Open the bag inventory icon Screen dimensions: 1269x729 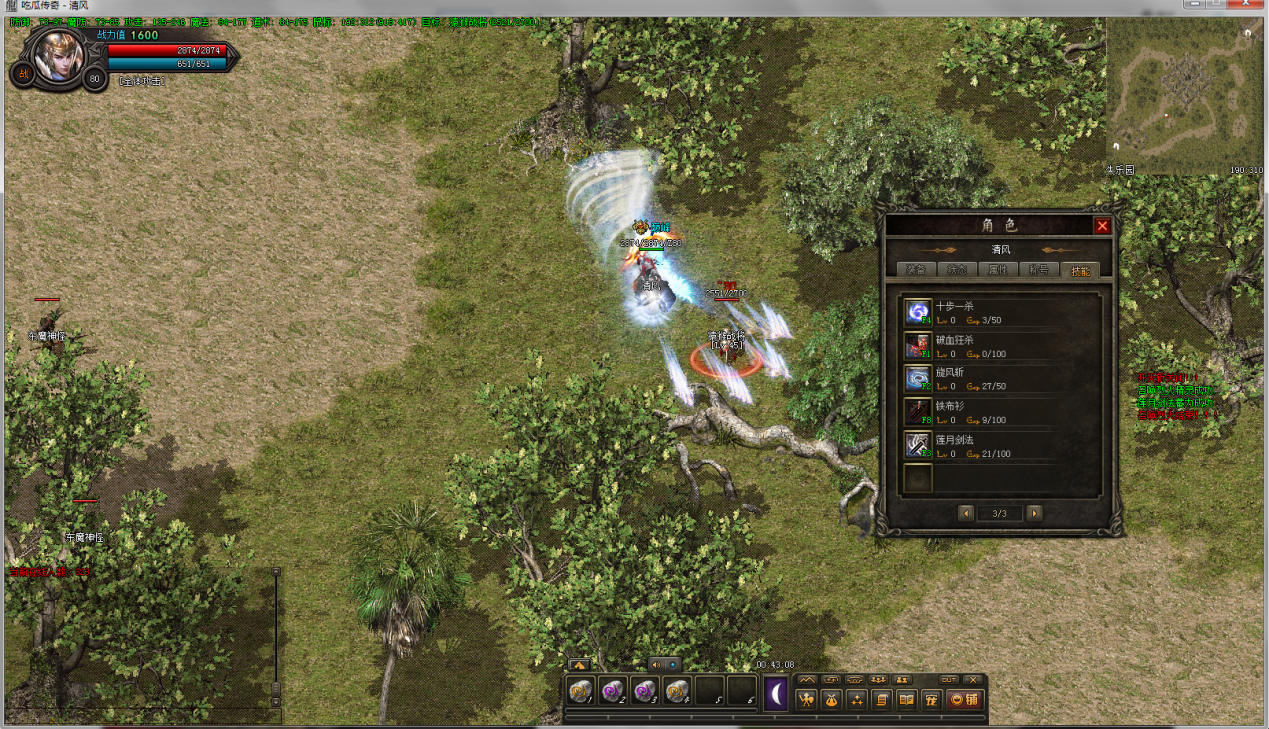[x=831, y=700]
